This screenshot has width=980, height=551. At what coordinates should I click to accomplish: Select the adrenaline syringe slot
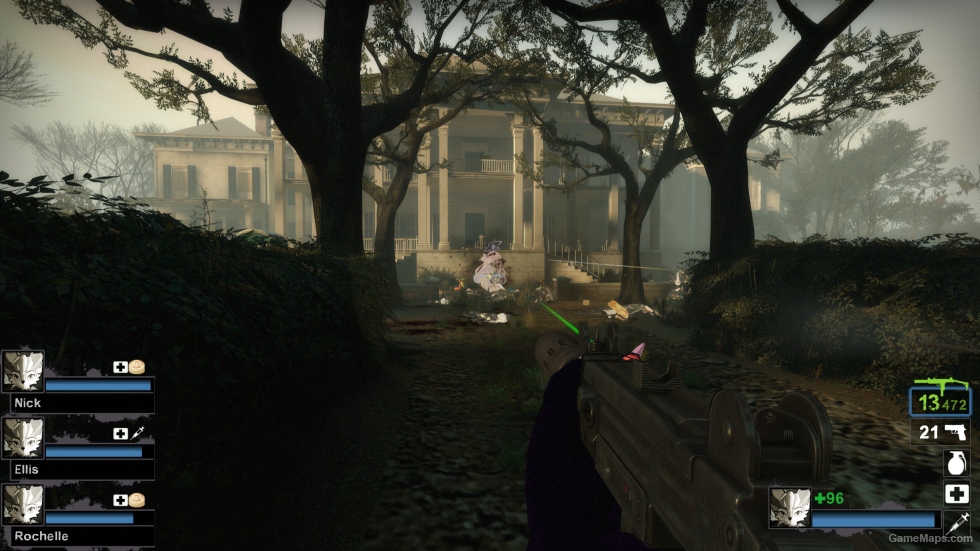point(956,522)
